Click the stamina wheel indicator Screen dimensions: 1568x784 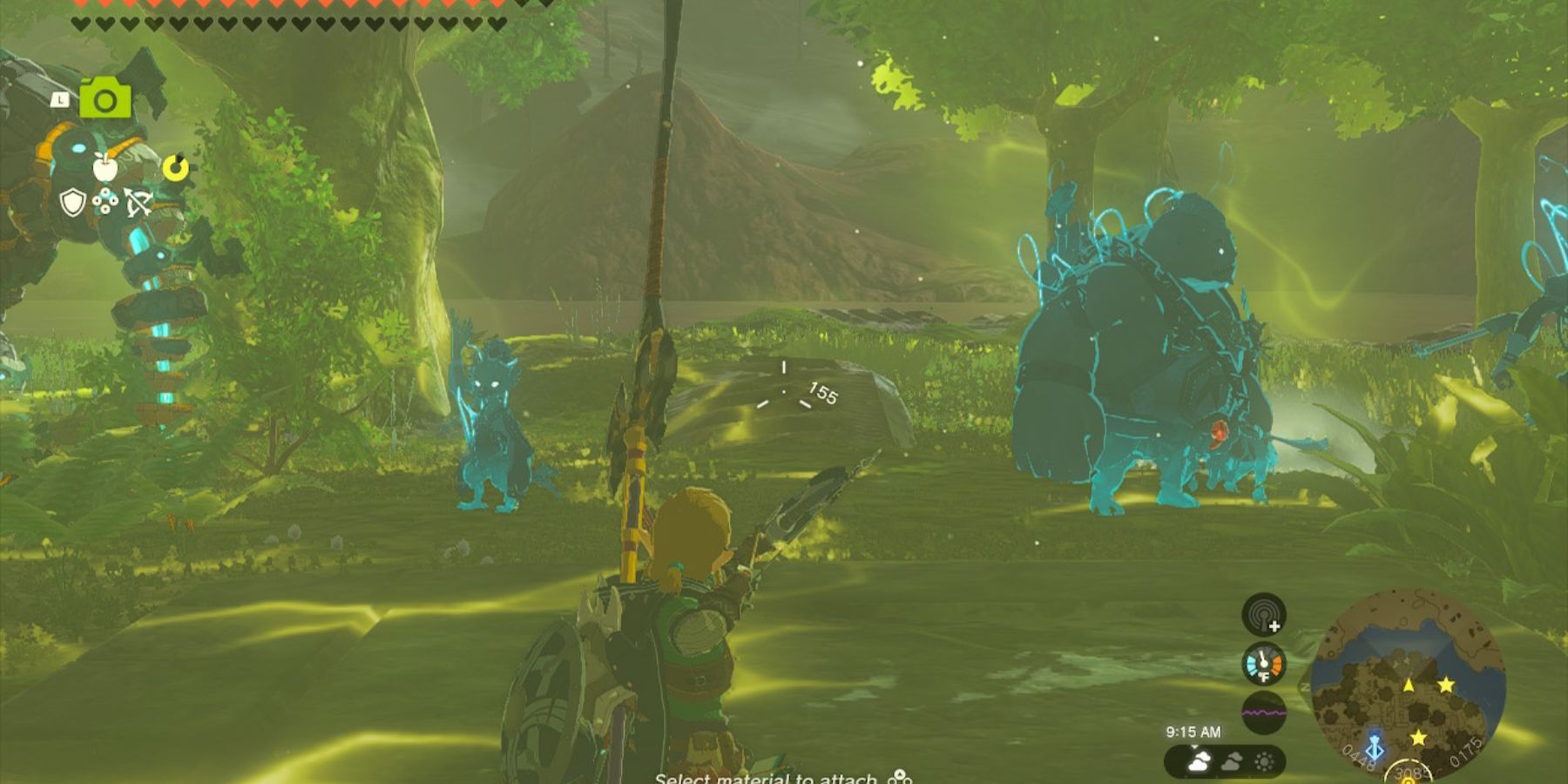point(175,167)
